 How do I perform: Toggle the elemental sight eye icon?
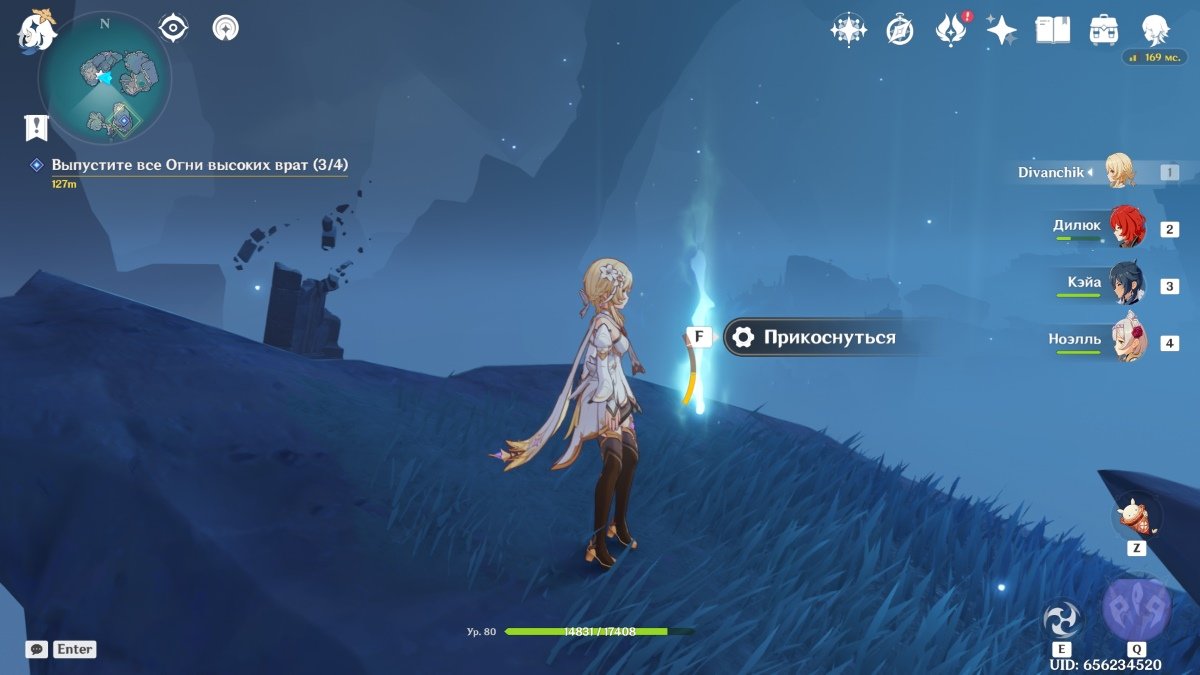pos(174,28)
